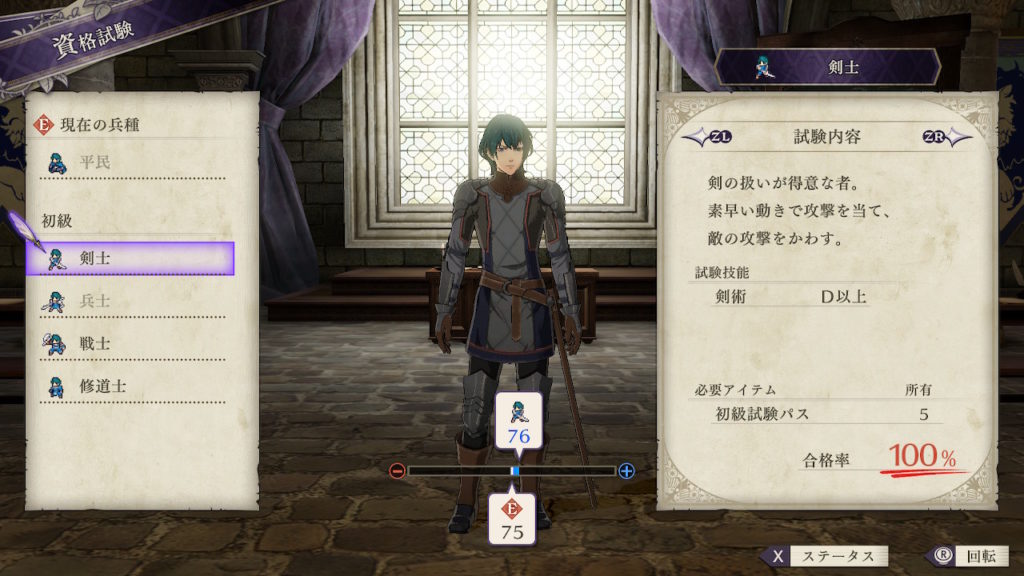This screenshot has height=576, width=1024.
Task: Adjust the level comparison slider track
Action: click(512, 471)
